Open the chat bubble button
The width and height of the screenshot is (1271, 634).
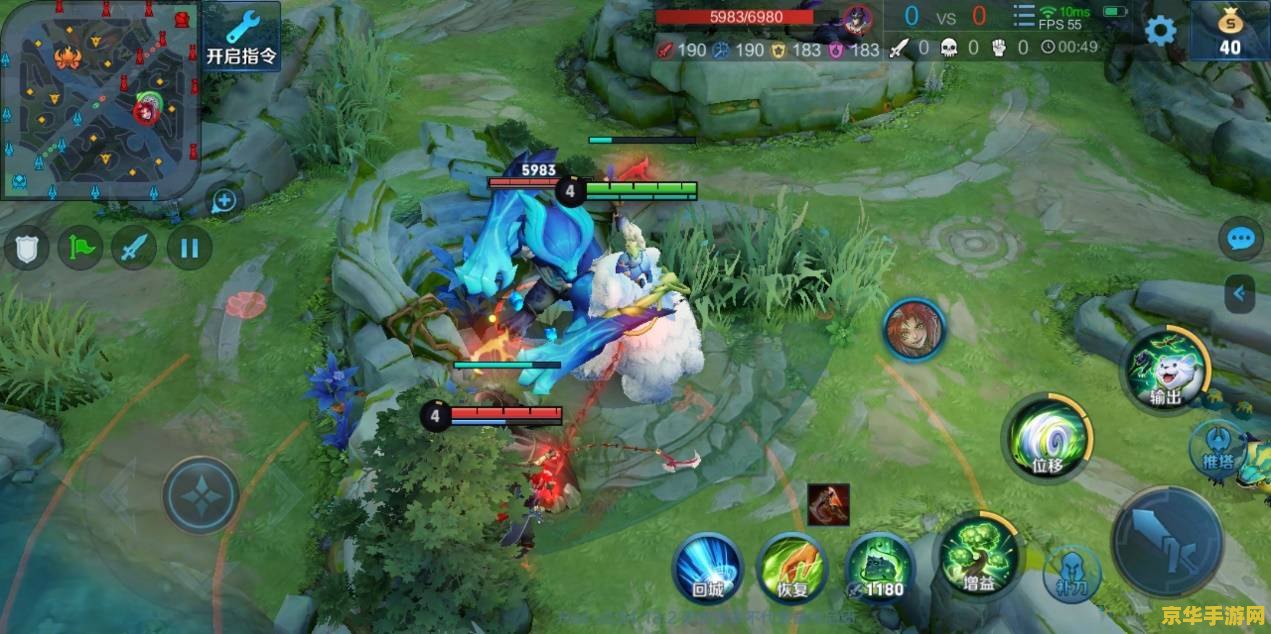pos(1242,239)
